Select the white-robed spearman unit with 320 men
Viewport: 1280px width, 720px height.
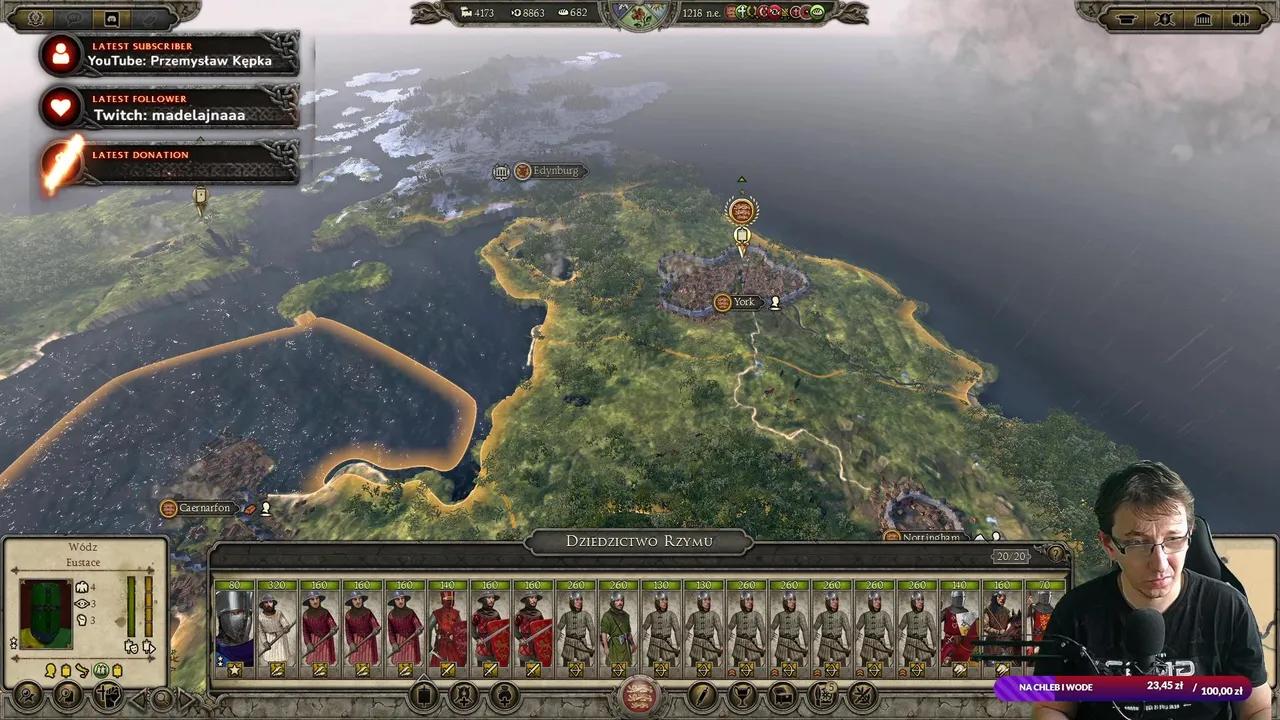tap(276, 627)
